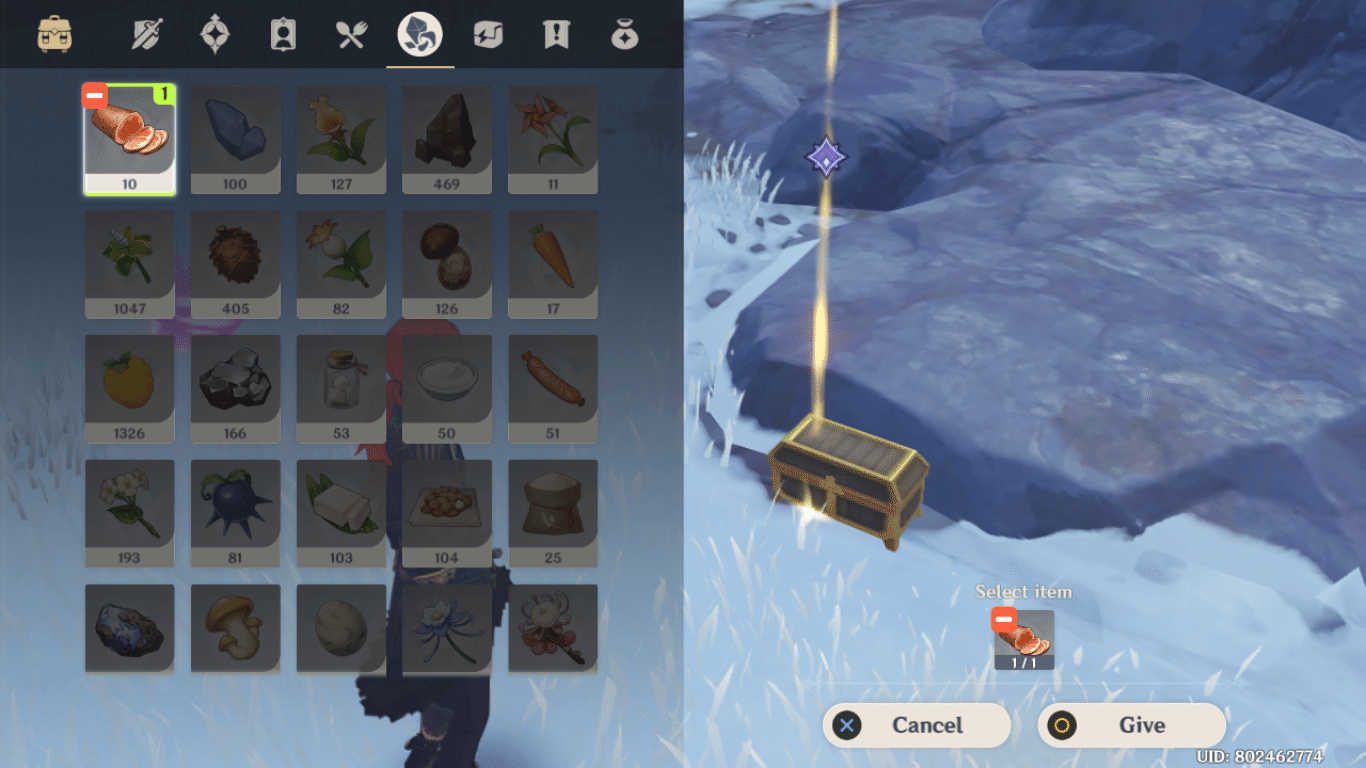
Task: Select the mint stack showing 1047
Action: coord(129,263)
